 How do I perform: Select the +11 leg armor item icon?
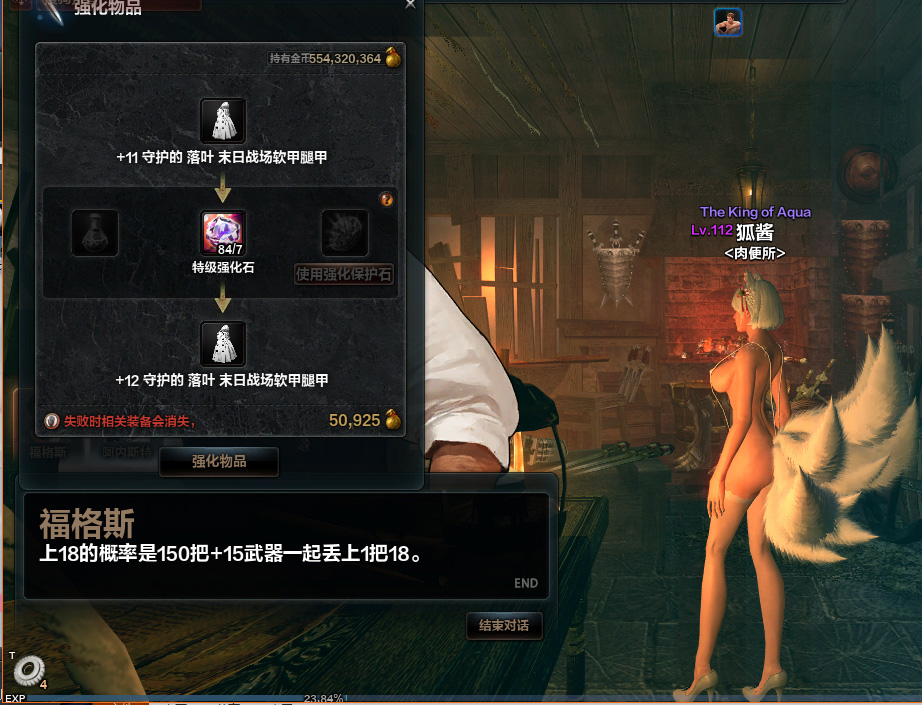[223, 121]
